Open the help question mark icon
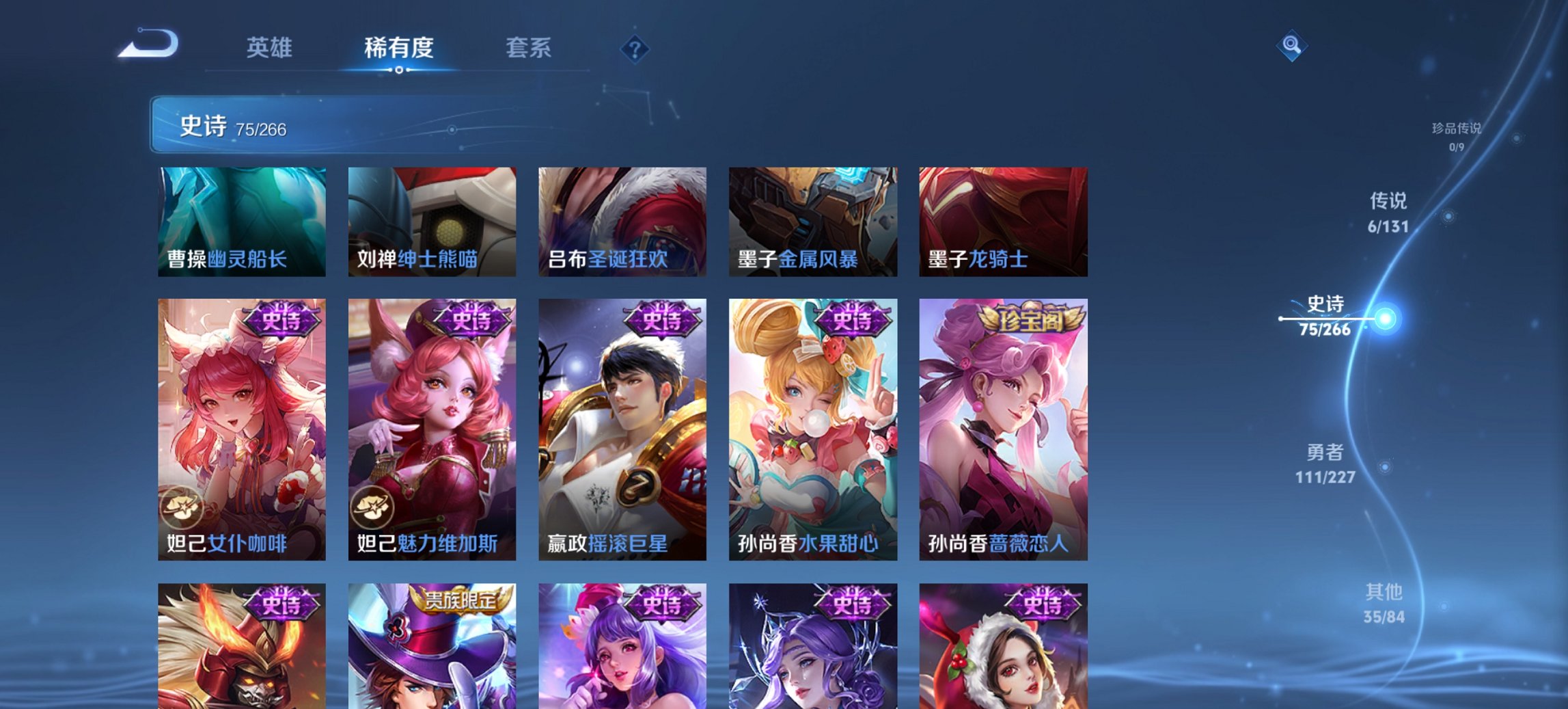The width and height of the screenshot is (1568, 709). 635,49
